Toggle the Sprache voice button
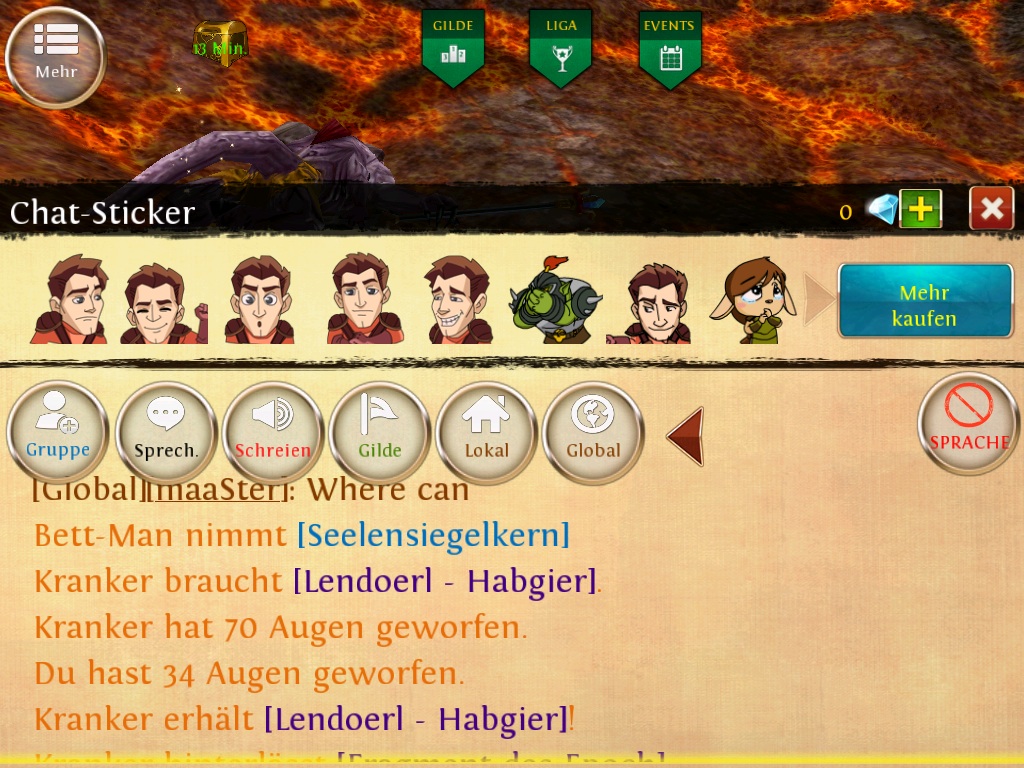This screenshot has height=768, width=1024. [968, 423]
